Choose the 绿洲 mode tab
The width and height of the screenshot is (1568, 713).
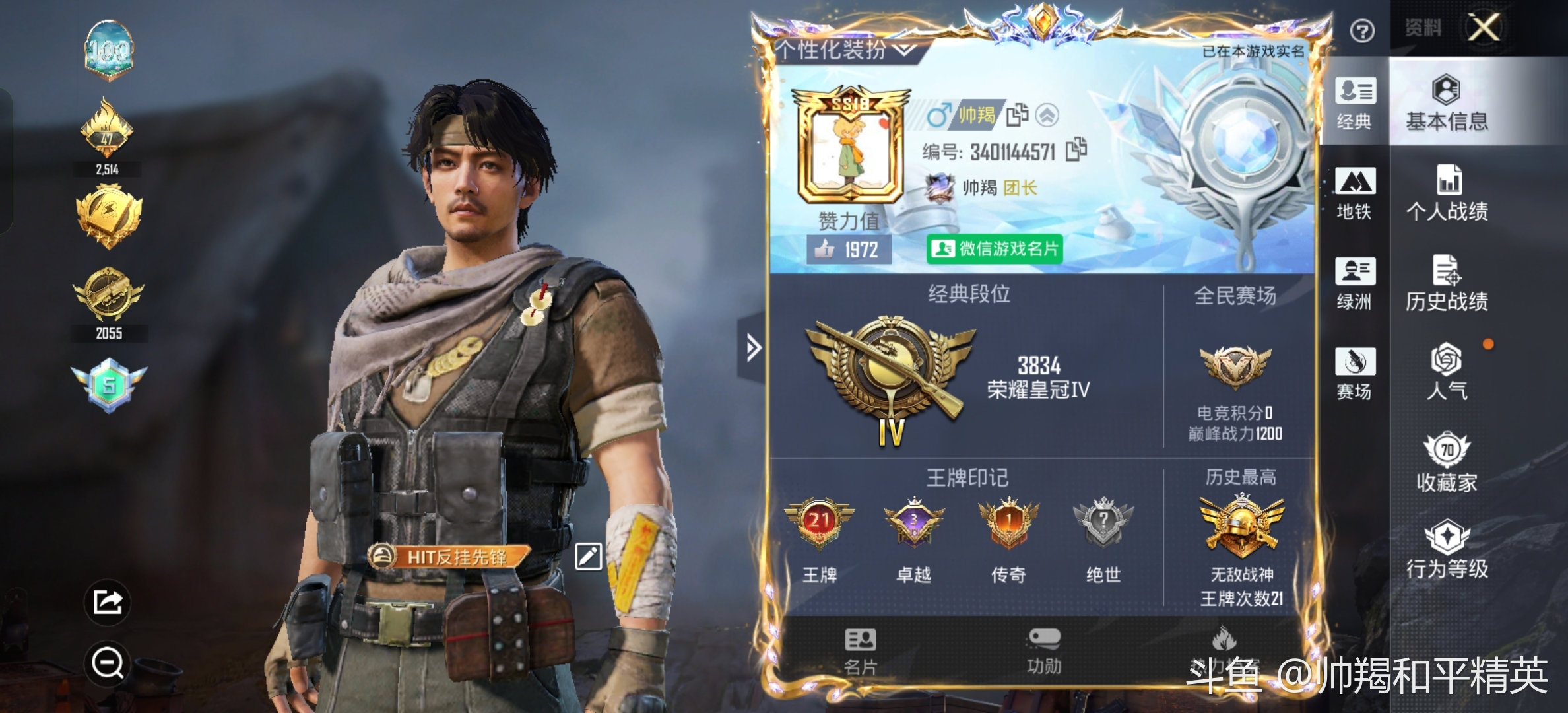pos(1355,283)
